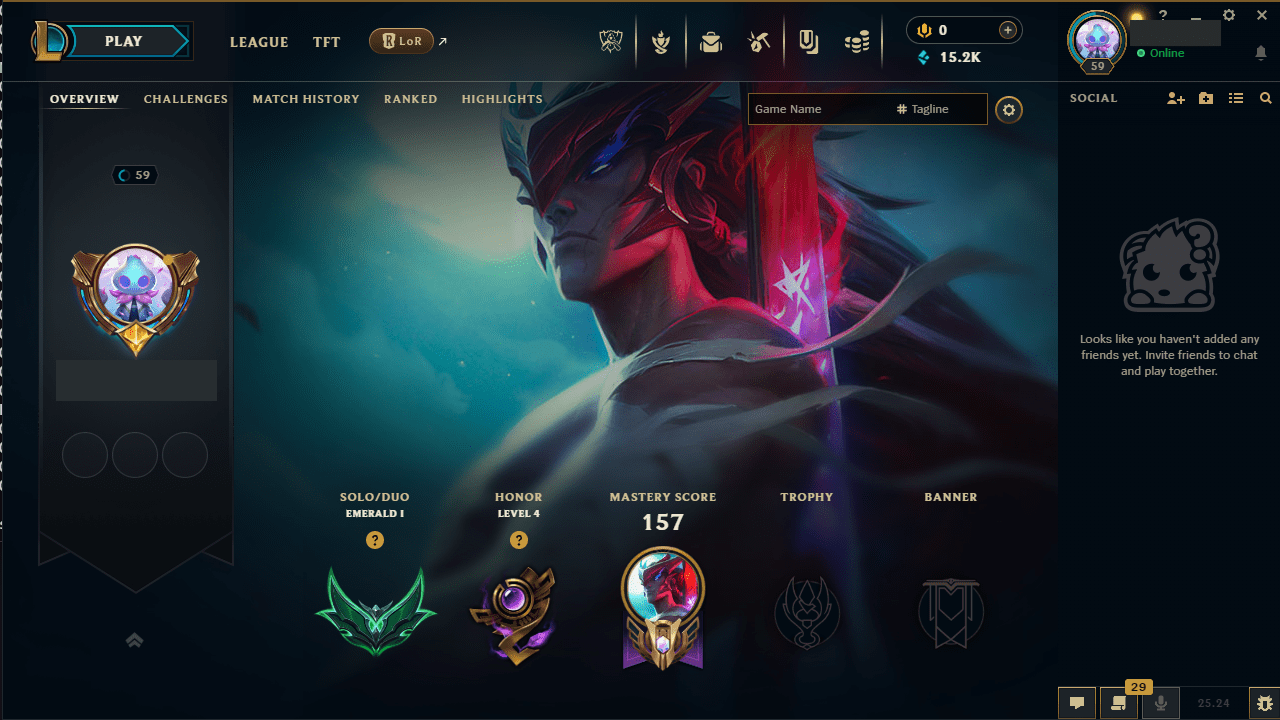This screenshot has height=720, width=1280.
Task: Open the chat bubble with 29 badge
Action: coord(1119,703)
